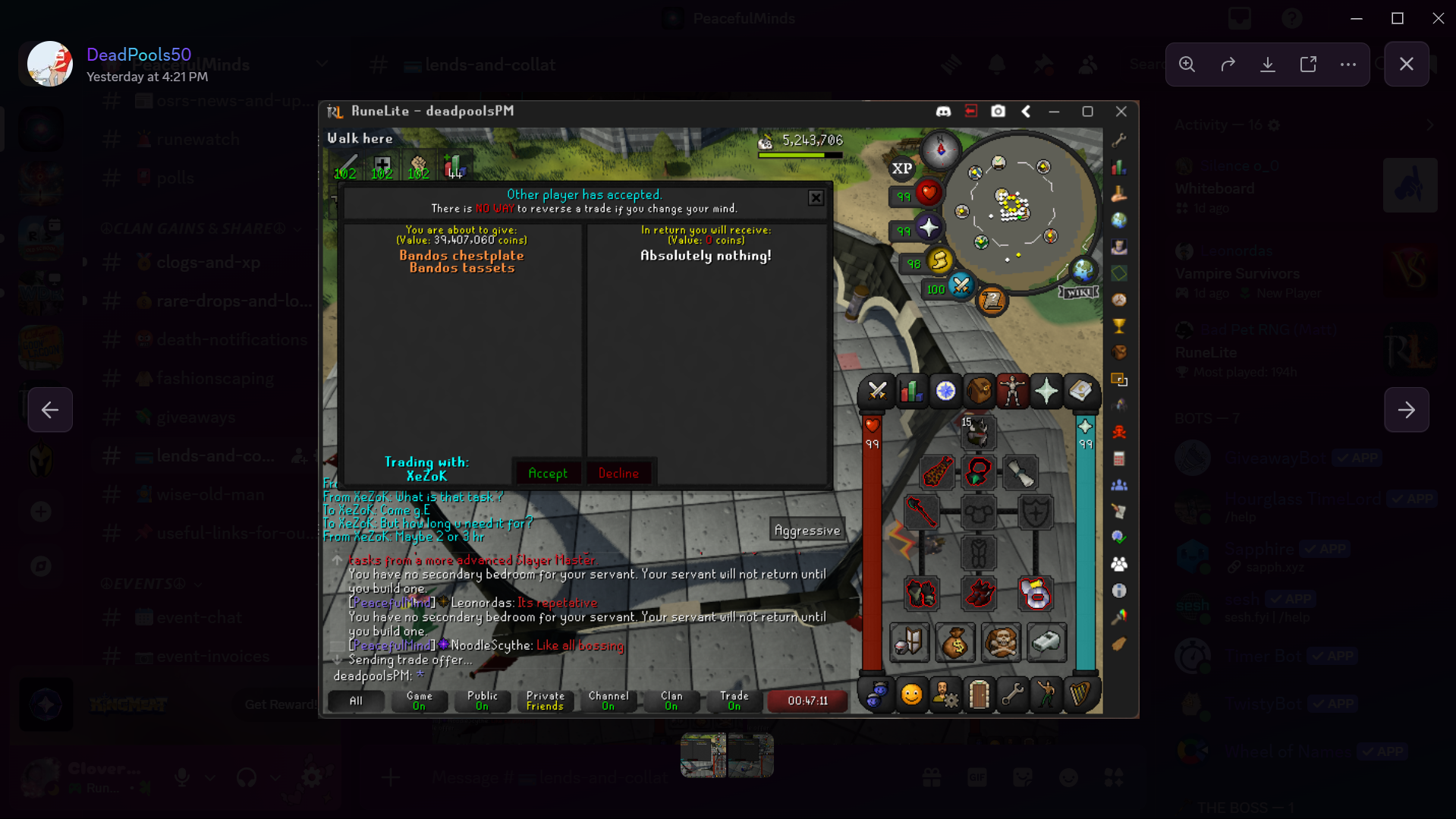Select the All chat tab

(356, 701)
